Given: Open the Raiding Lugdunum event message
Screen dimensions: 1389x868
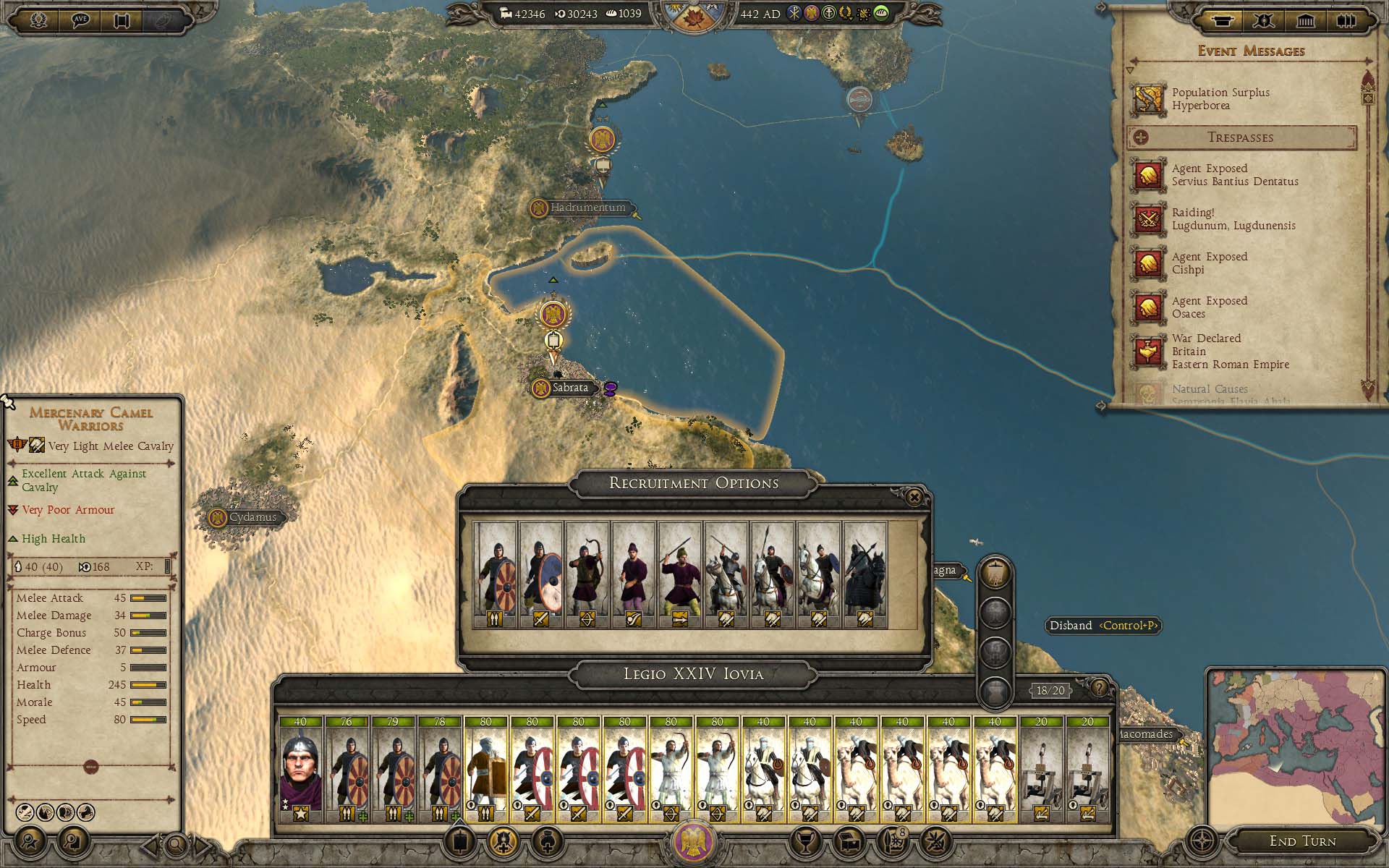Looking at the screenshot, I should click(x=1233, y=219).
